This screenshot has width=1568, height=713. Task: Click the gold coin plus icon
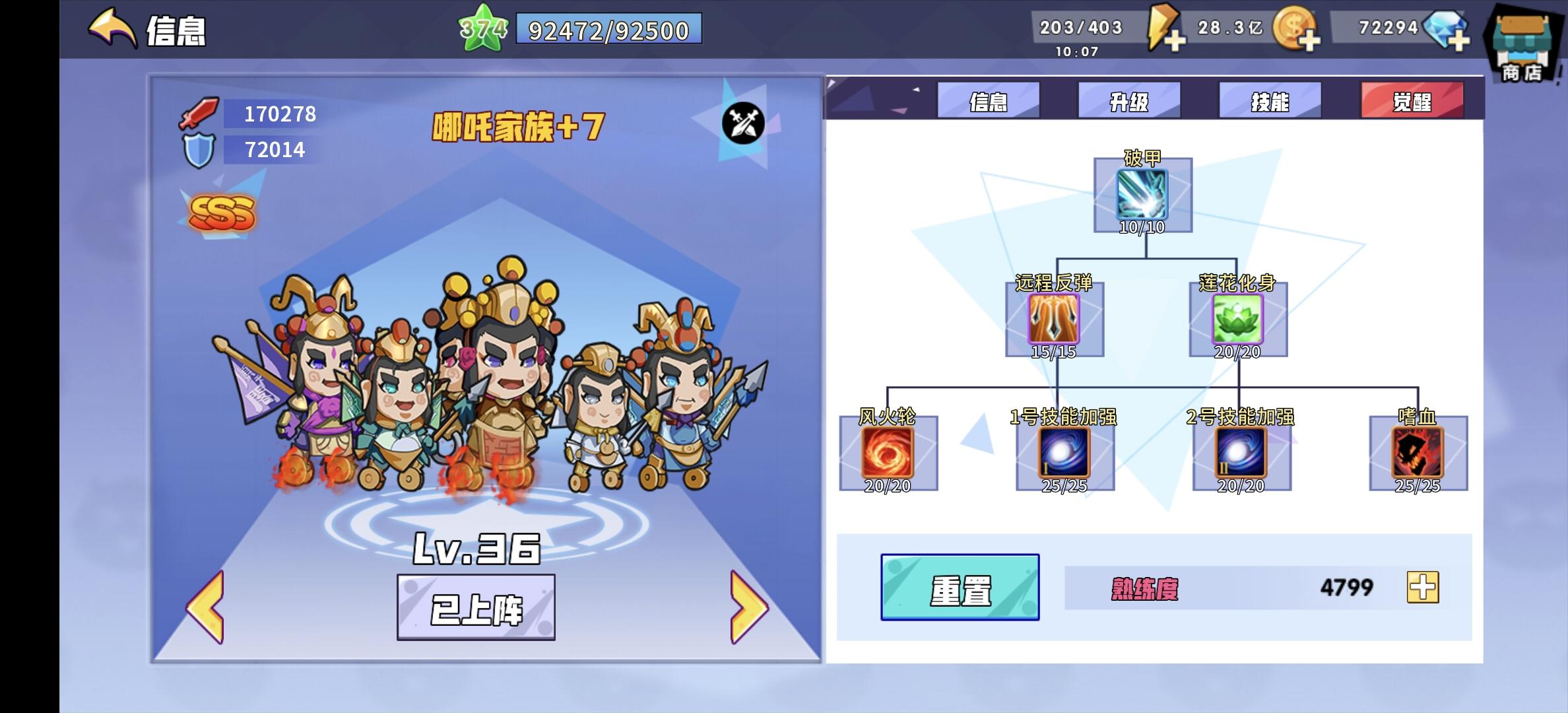(x=1310, y=41)
